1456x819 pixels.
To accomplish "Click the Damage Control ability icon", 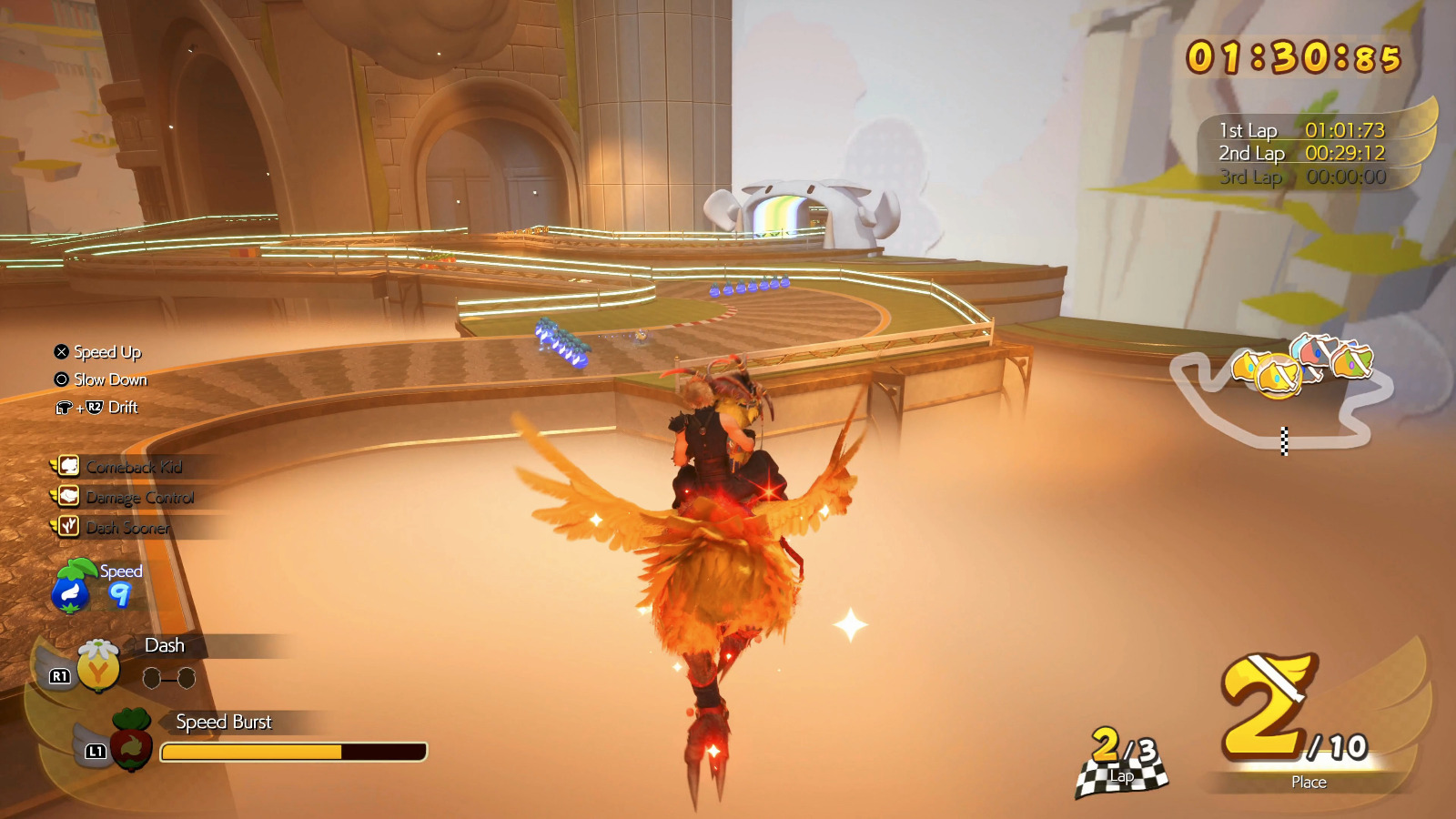I will point(68,497).
